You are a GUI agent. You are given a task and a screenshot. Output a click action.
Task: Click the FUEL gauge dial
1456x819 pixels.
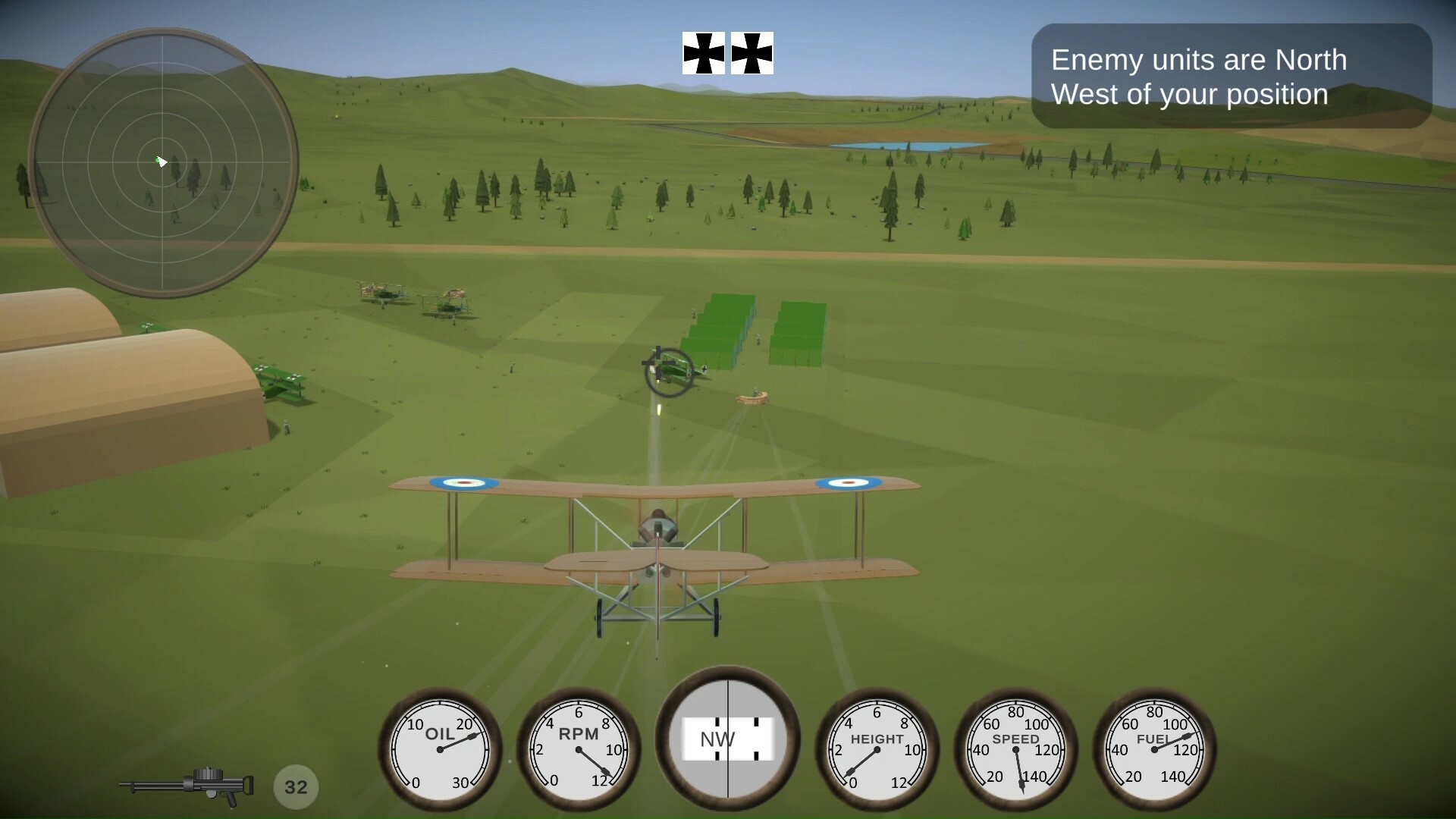point(1153,751)
